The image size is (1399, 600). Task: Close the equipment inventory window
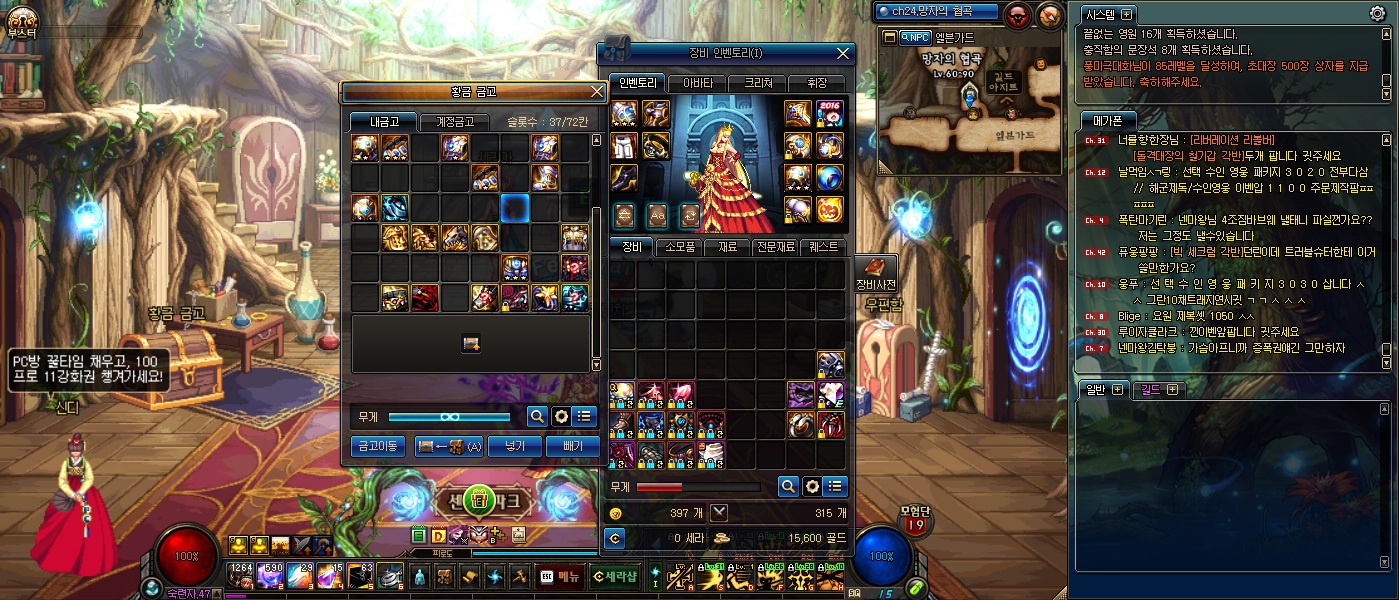point(844,53)
